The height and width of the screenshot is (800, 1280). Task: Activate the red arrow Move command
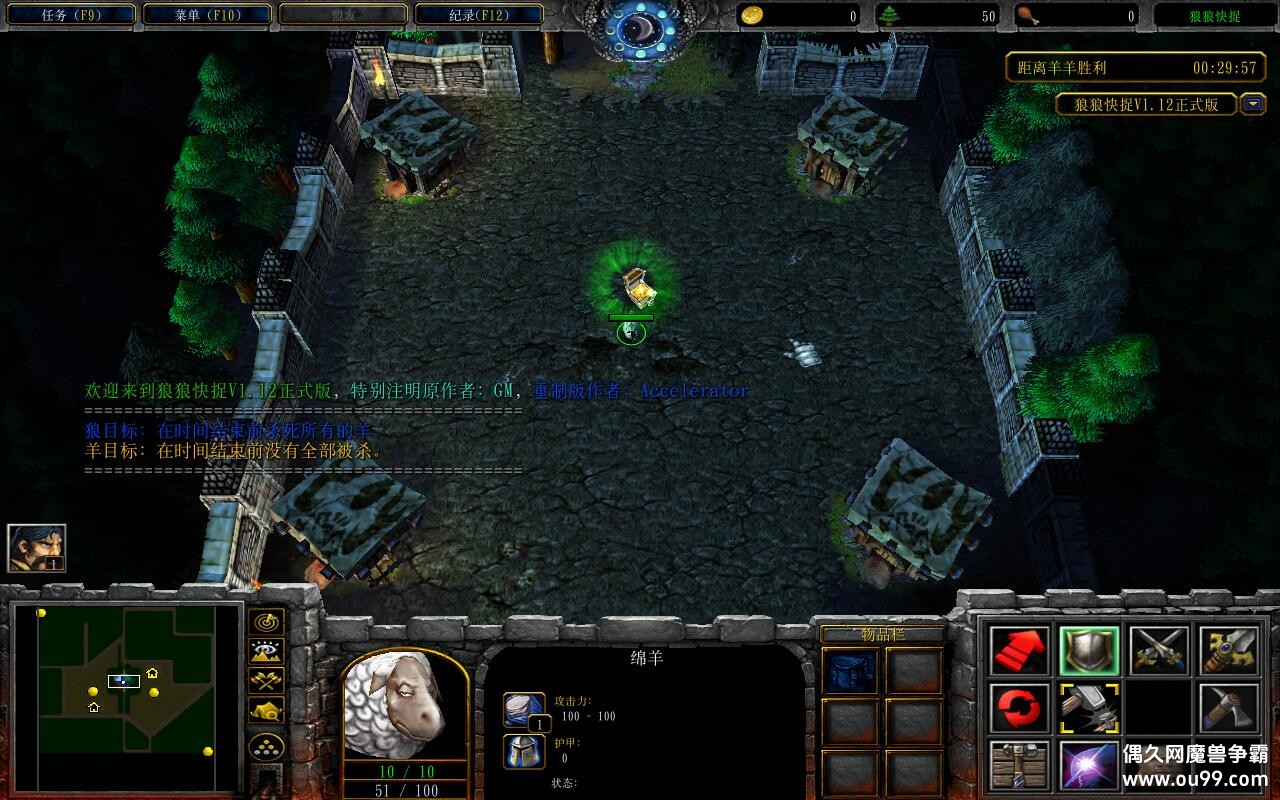[1020, 651]
